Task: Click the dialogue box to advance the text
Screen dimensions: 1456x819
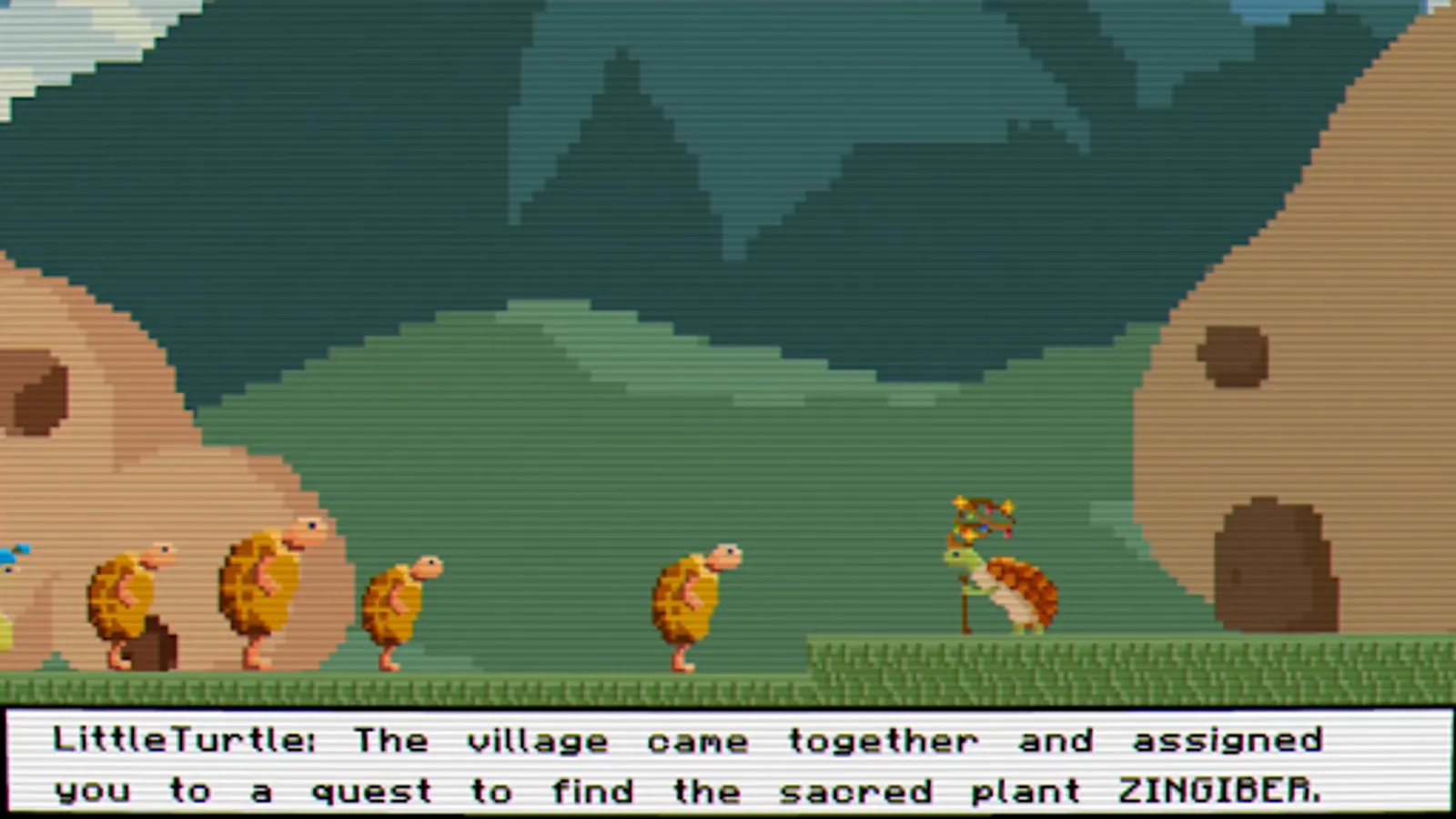Action: pos(728,764)
